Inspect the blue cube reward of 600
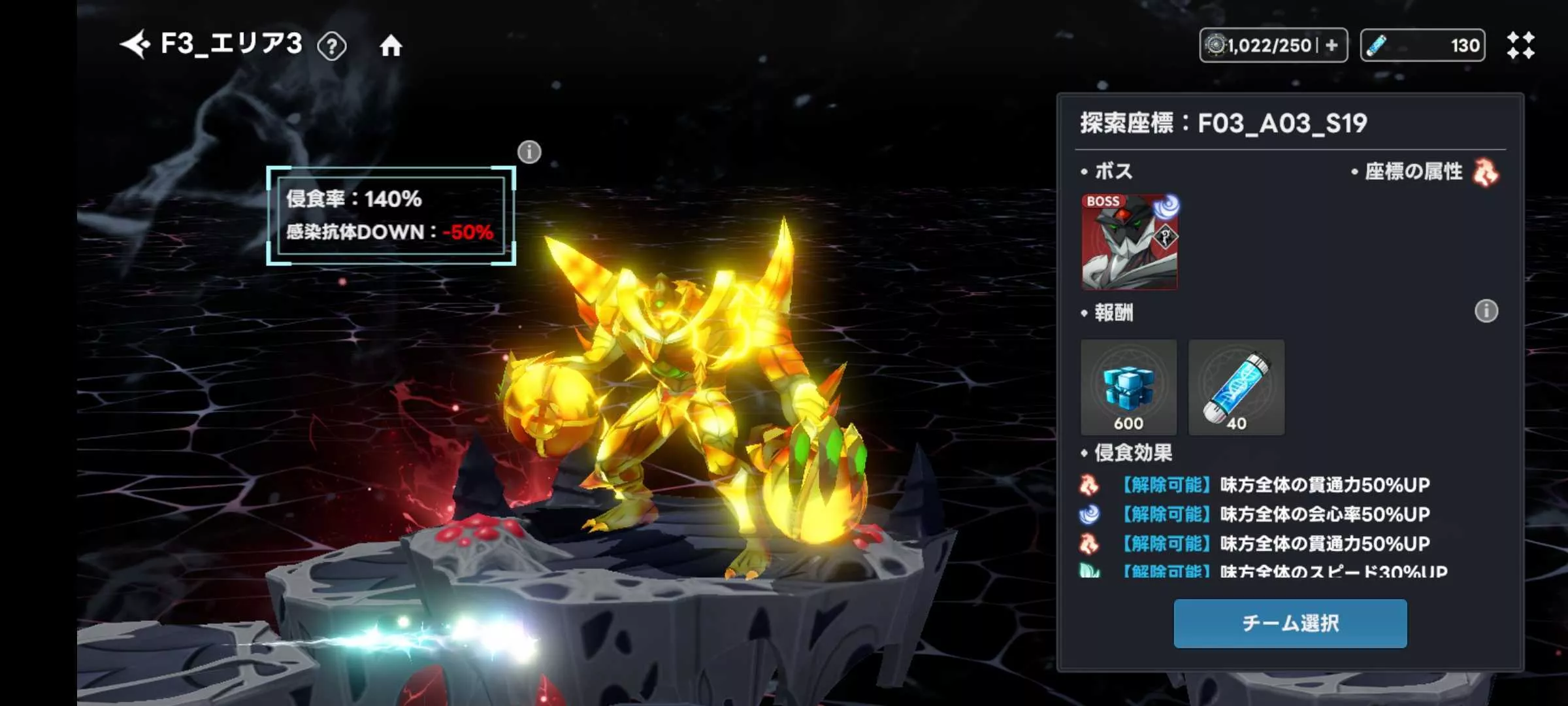1568x706 pixels. pyautogui.click(x=1128, y=388)
